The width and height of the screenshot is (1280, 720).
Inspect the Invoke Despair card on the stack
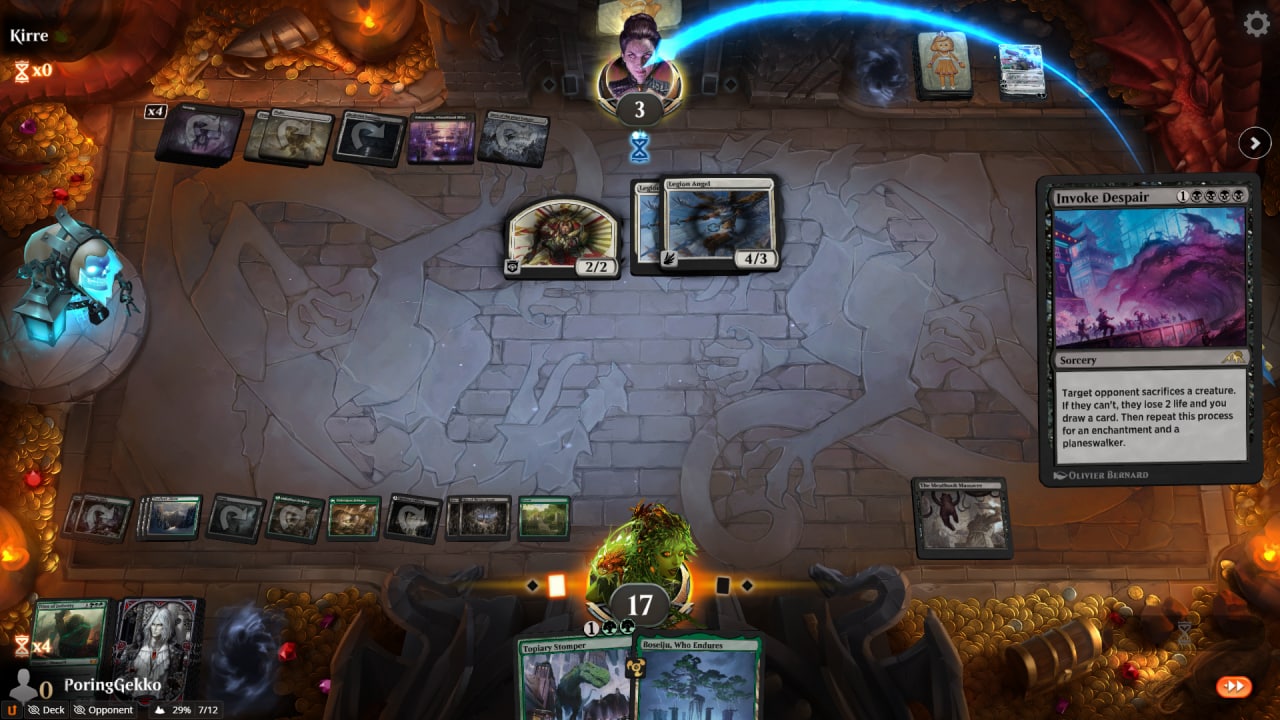pyautogui.click(x=1150, y=330)
